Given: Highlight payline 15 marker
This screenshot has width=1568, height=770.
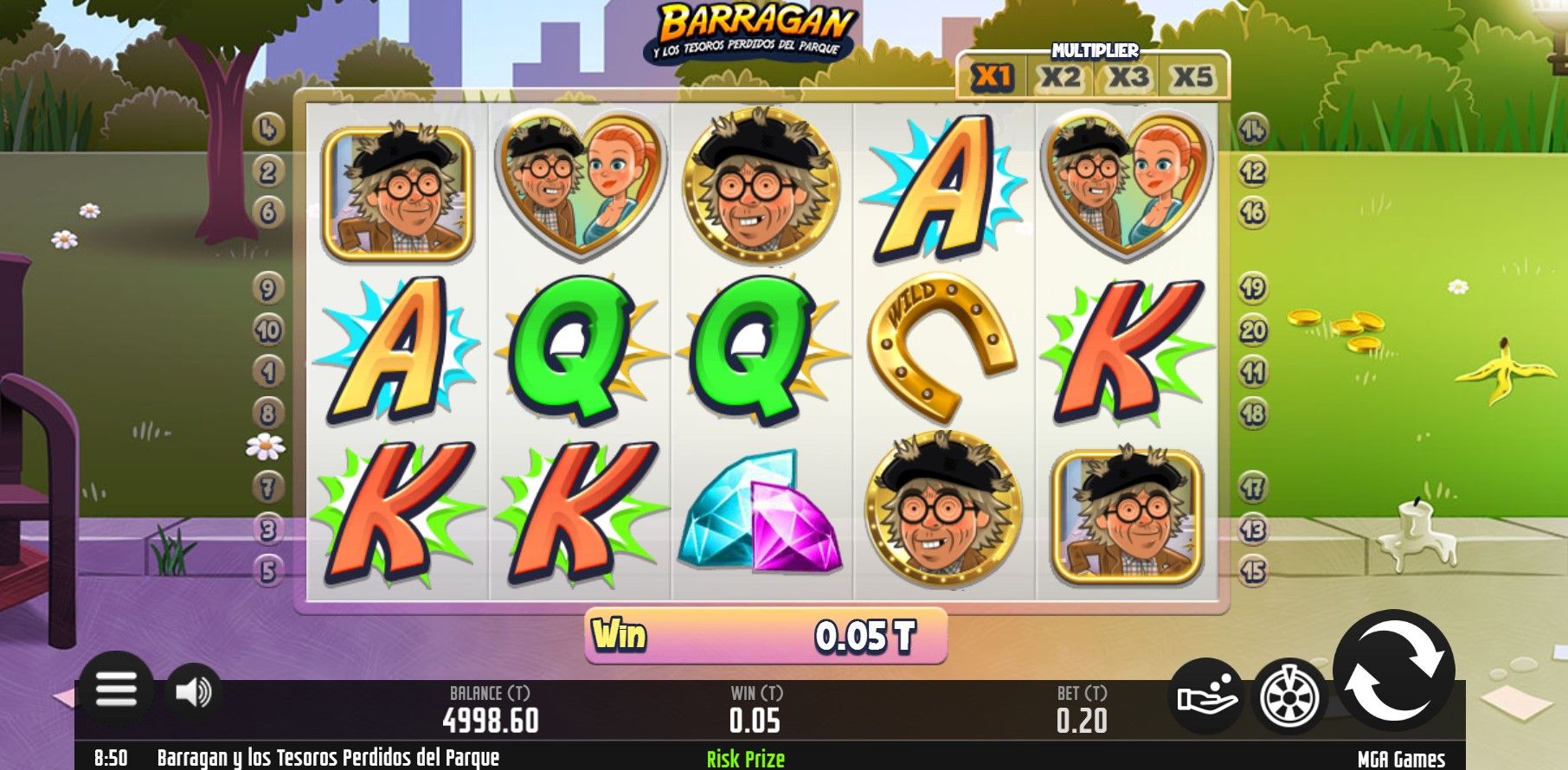Looking at the screenshot, I should pyautogui.click(x=1253, y=571).
